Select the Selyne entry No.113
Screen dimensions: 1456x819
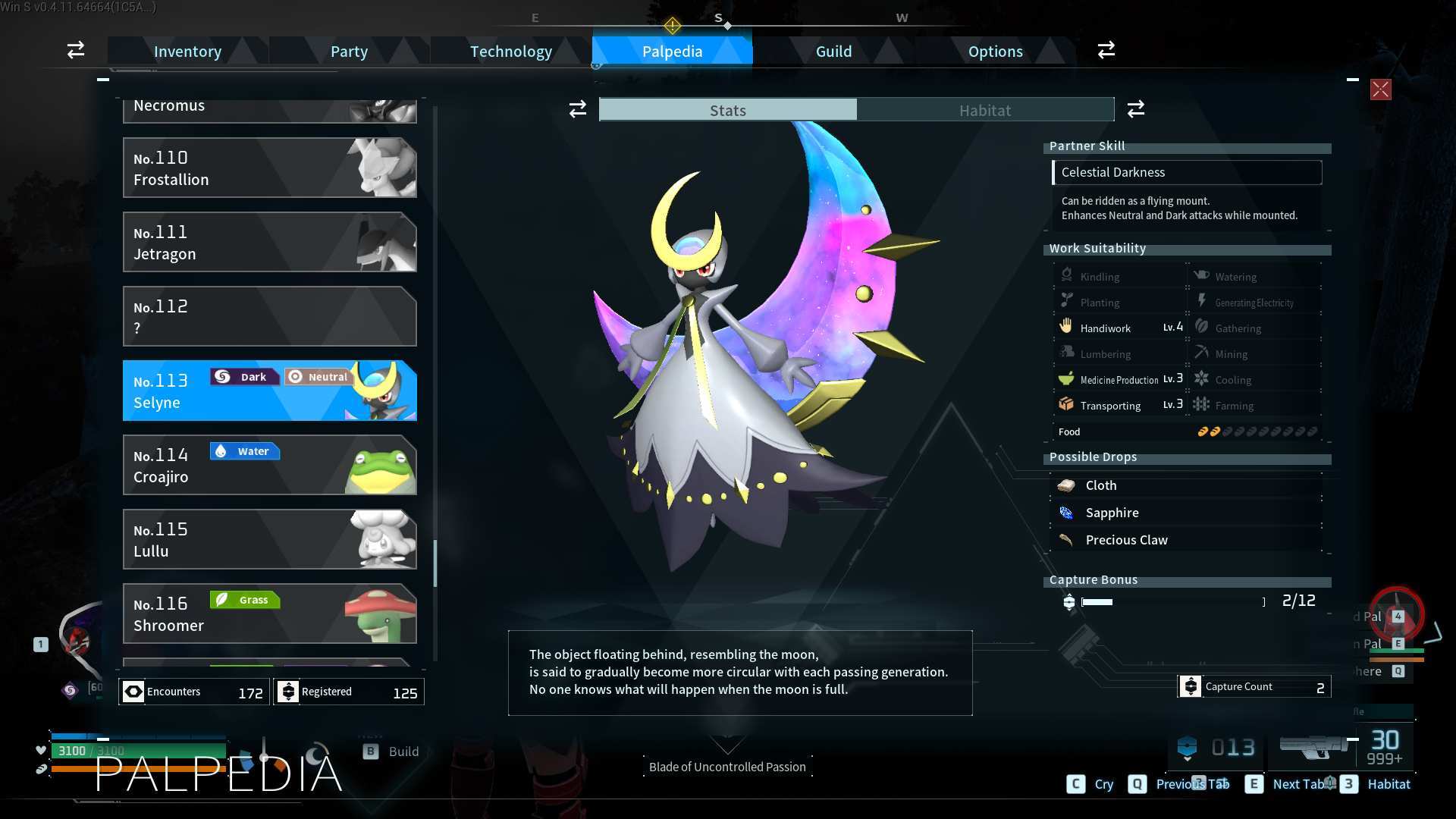point(269,391)
